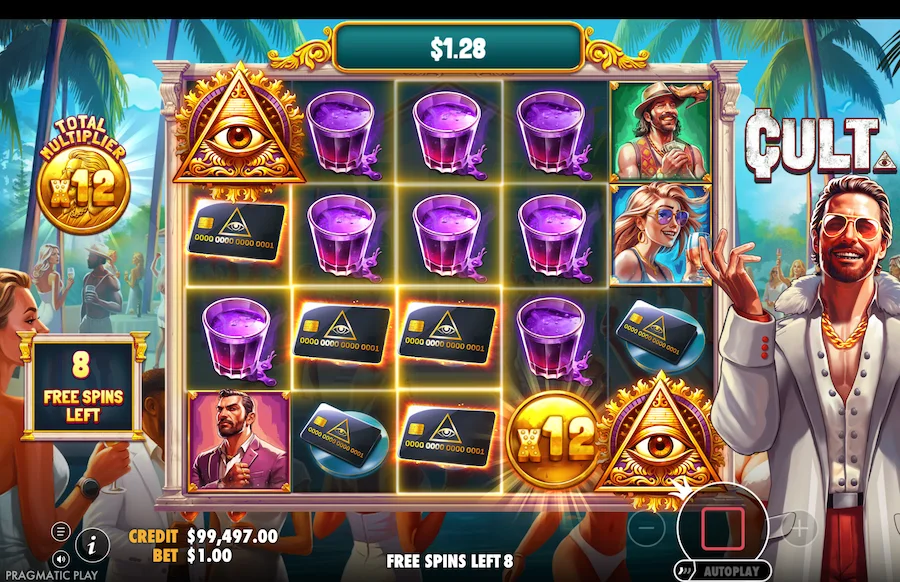Stop the spin with the red square button

tap(722, 528)
